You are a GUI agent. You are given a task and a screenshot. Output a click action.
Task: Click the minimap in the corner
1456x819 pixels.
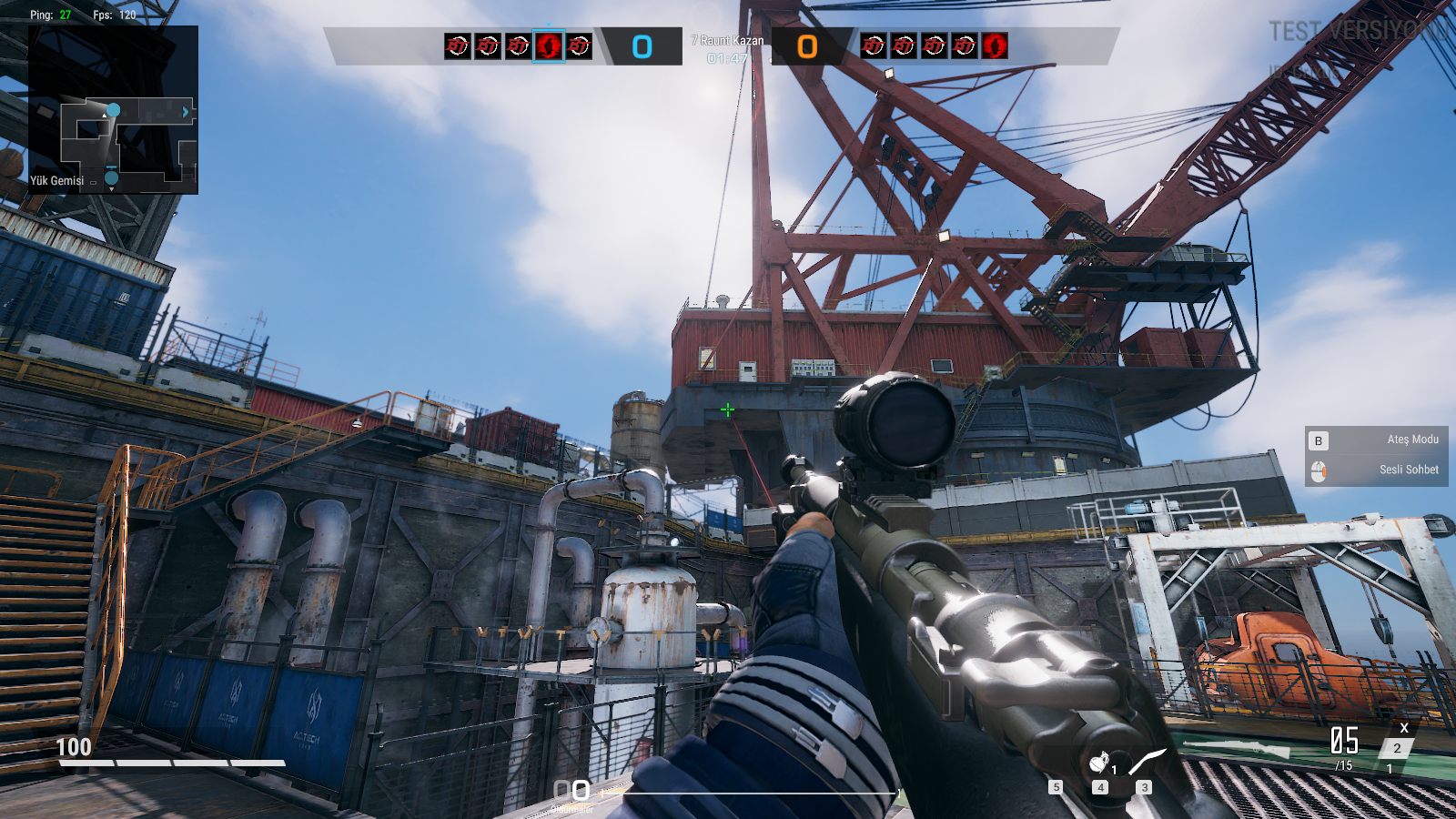(x=113, y=109)
